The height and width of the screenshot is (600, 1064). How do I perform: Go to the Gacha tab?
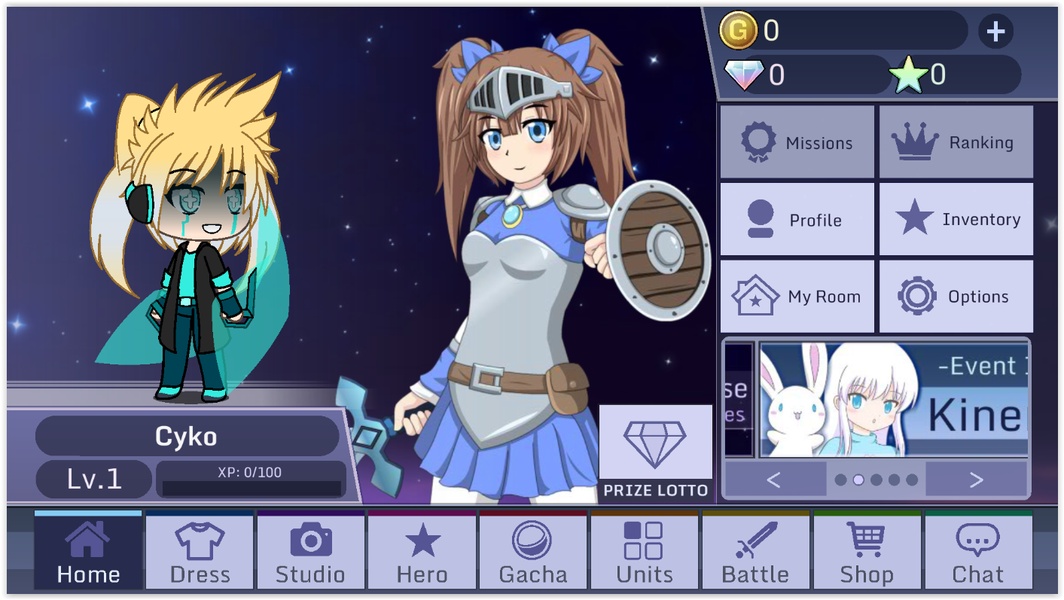tap(533, 552)
